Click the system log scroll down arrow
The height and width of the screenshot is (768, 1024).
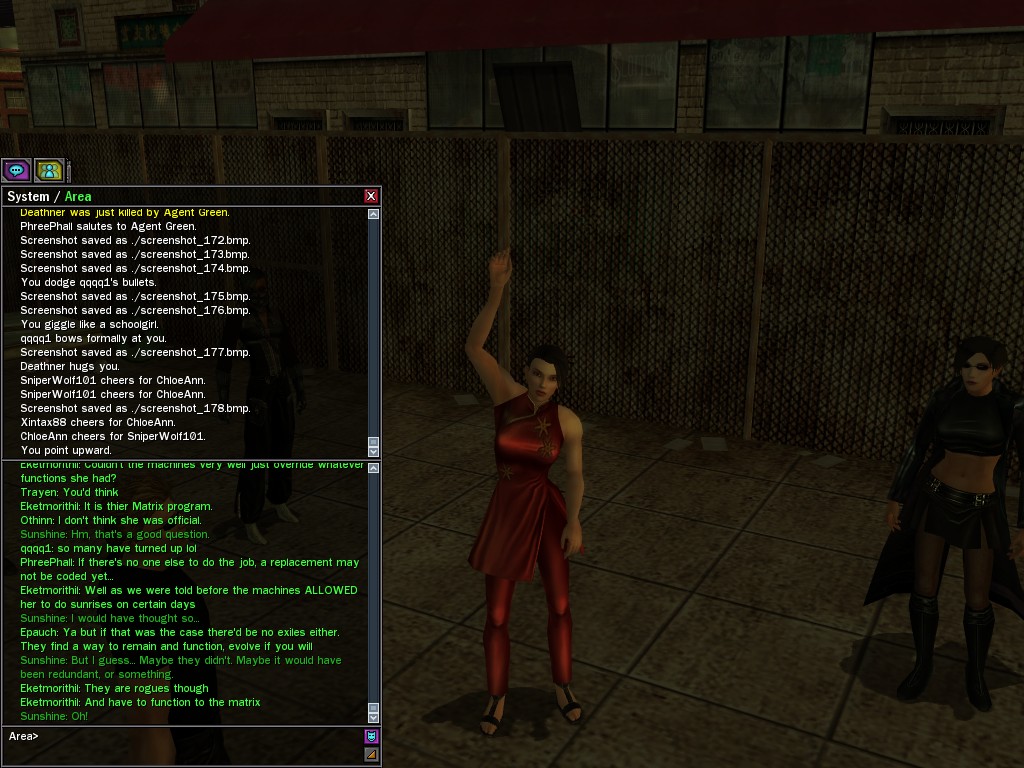click(374, 451)
